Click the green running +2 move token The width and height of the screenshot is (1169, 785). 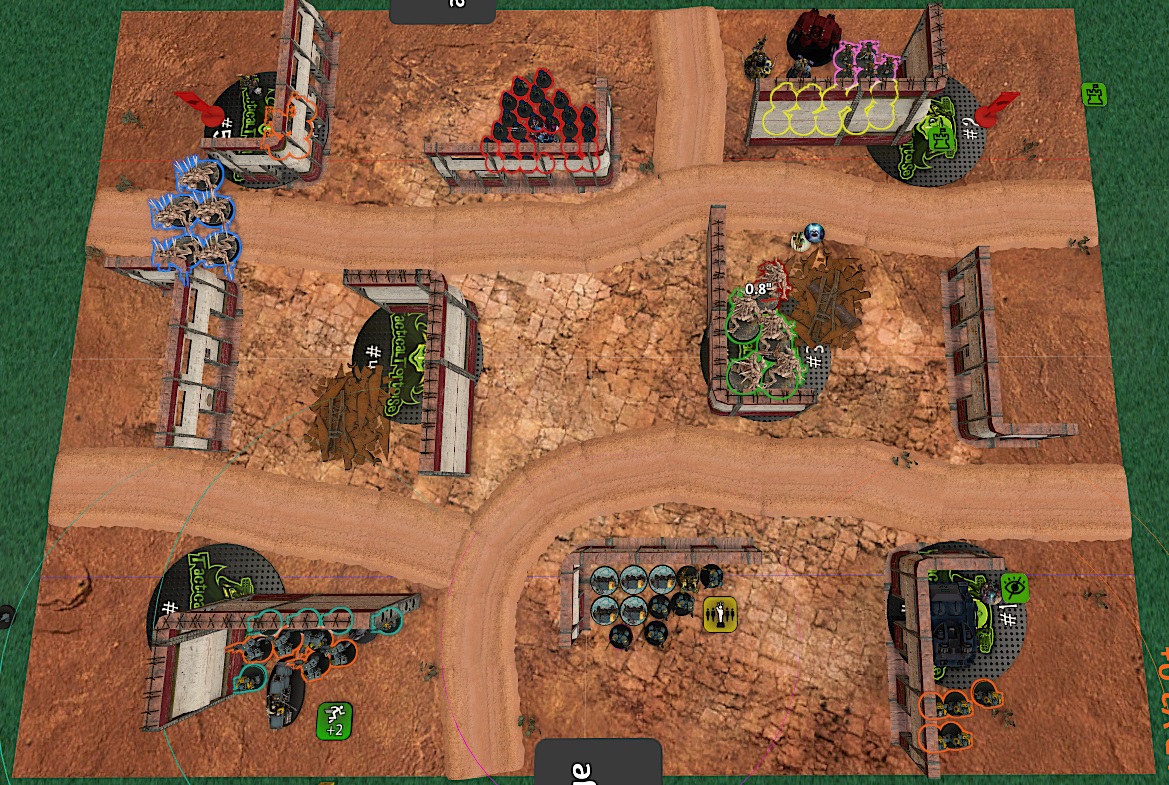click(335, 719)
